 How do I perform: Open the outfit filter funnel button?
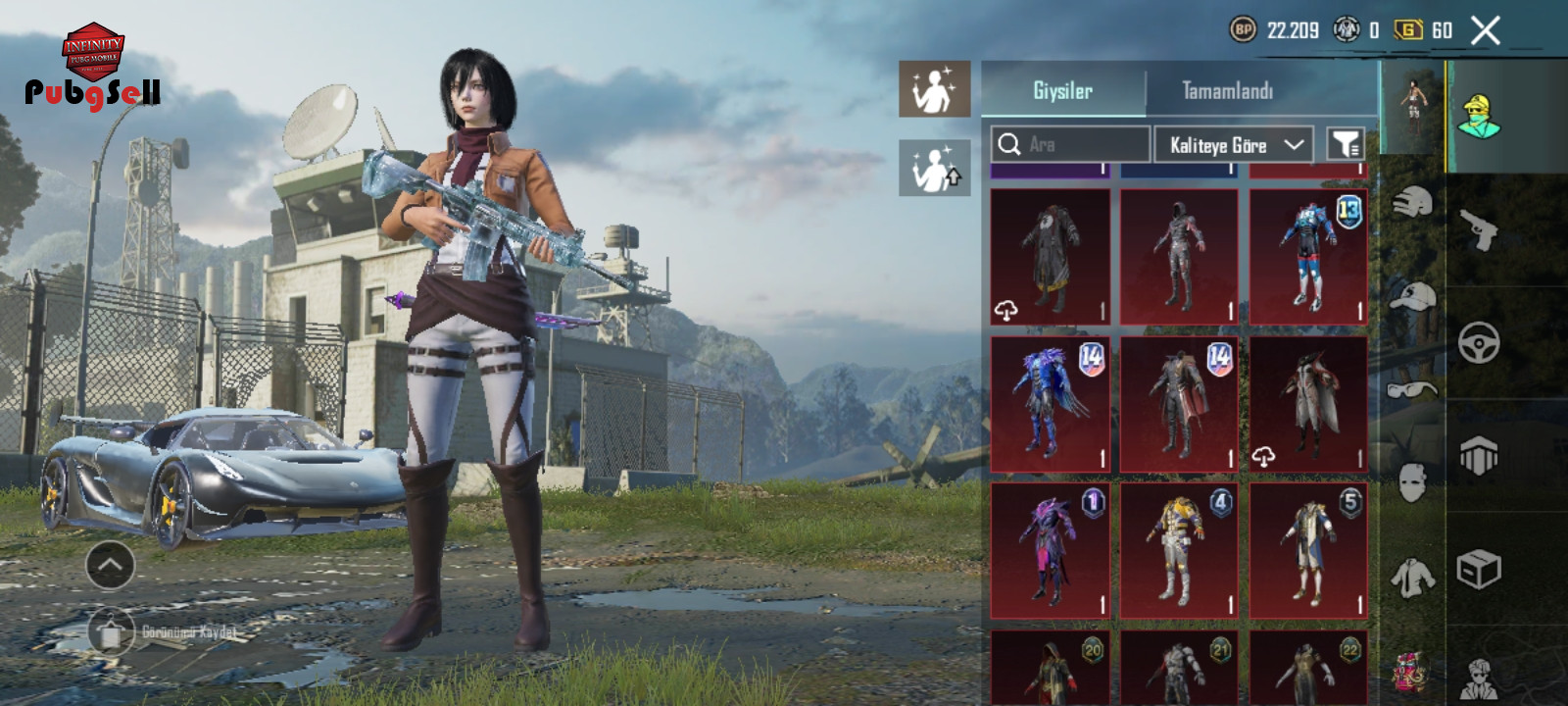point(1346,145)
